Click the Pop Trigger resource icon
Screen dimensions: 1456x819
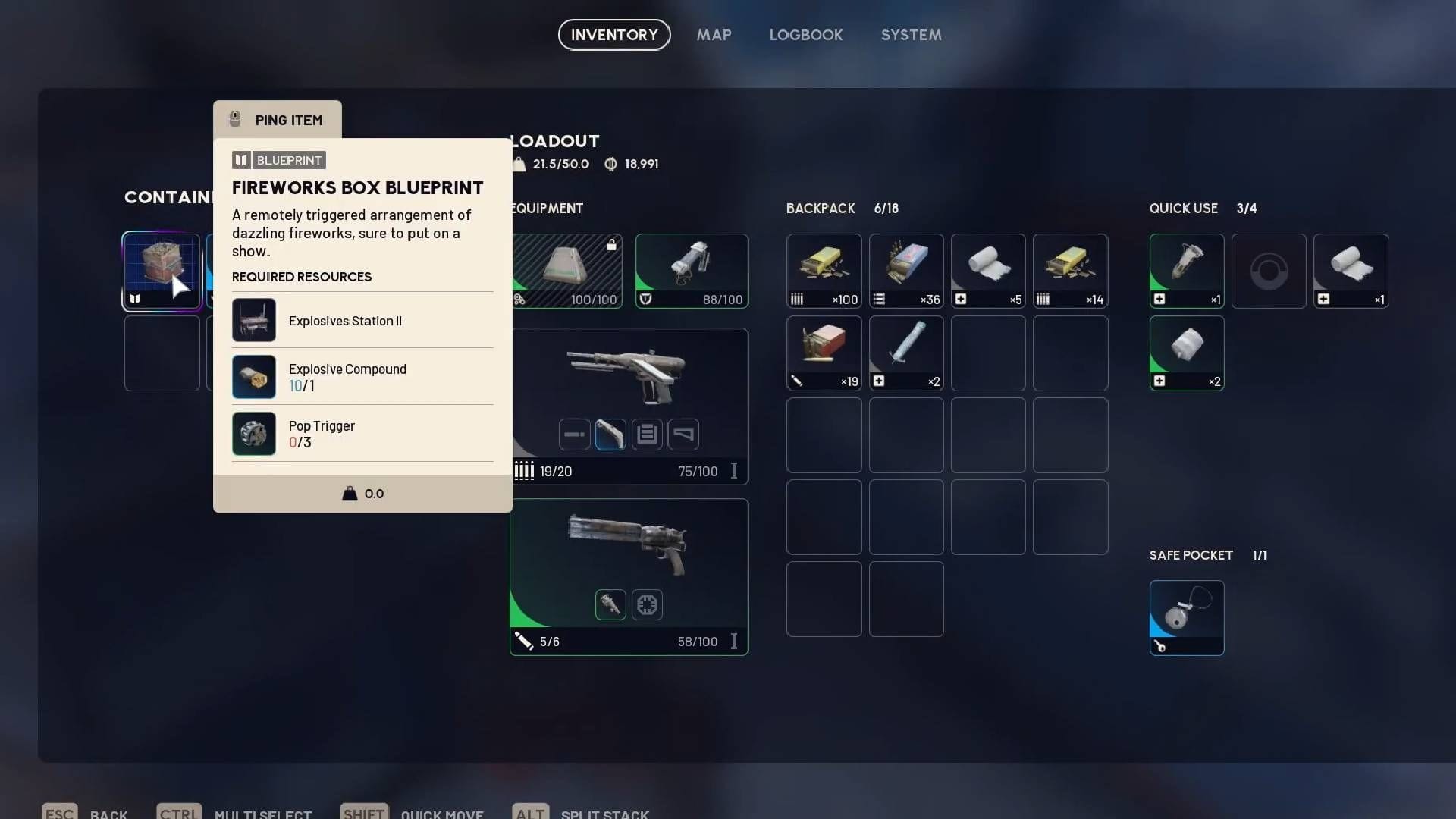pos(254,434)
